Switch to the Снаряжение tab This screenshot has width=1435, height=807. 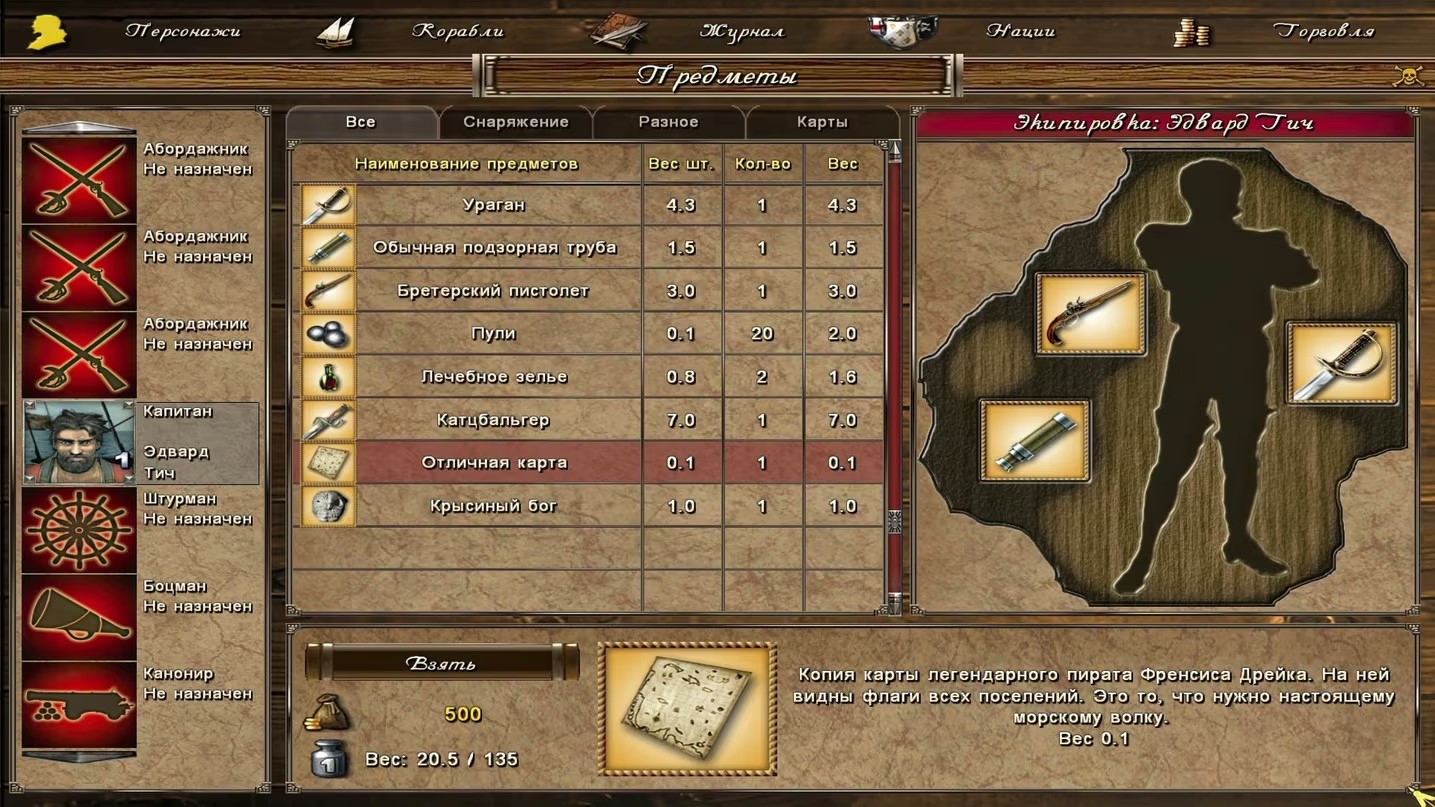pyautogui.click(x=515, y=122)
